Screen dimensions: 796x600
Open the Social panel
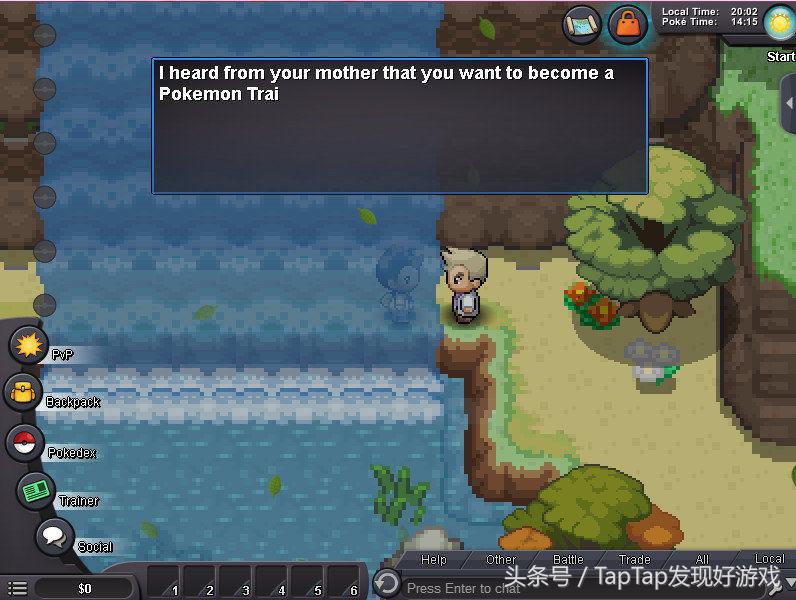(x=55, y=537)
